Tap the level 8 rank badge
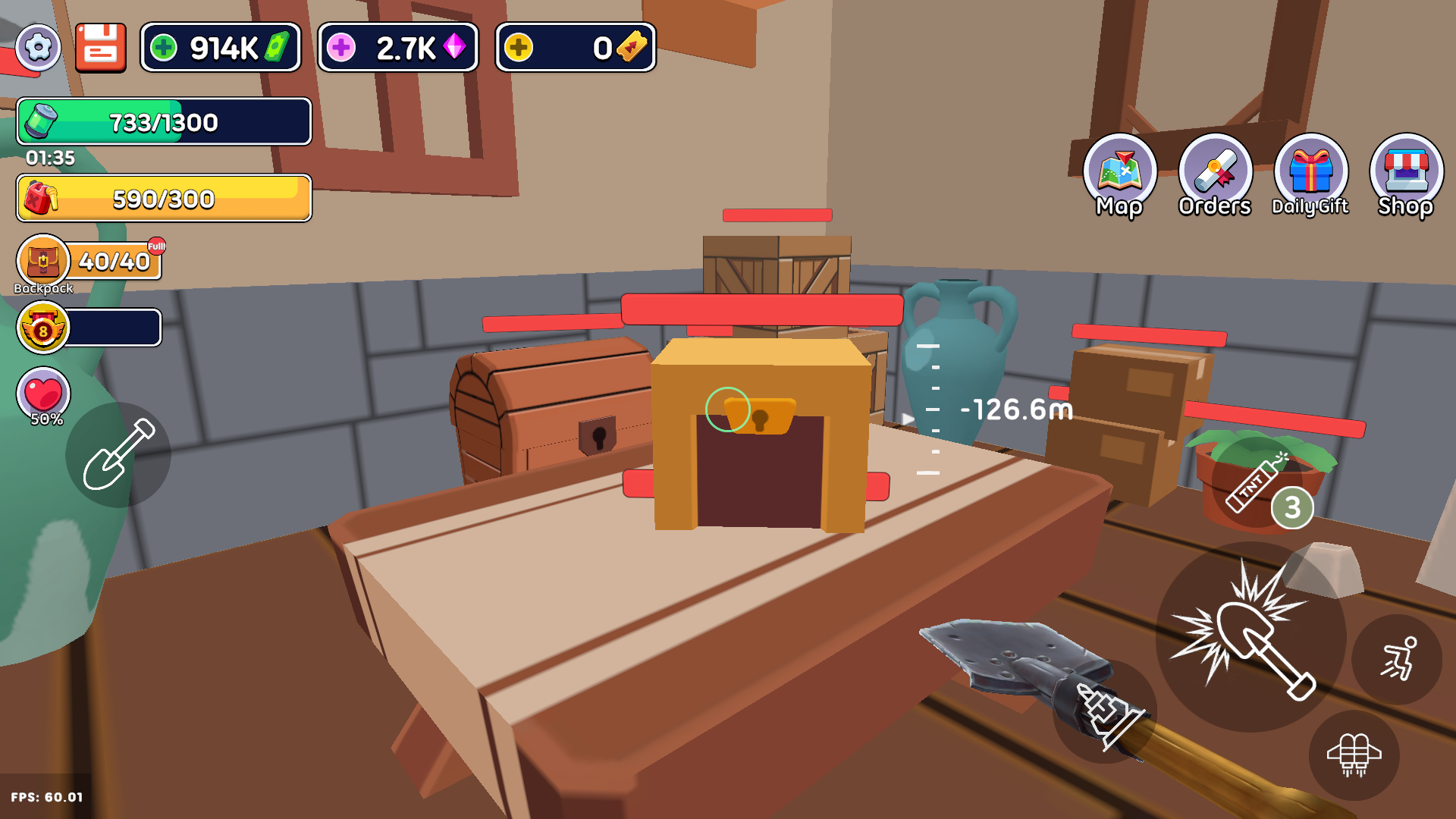 pos(43,328)
